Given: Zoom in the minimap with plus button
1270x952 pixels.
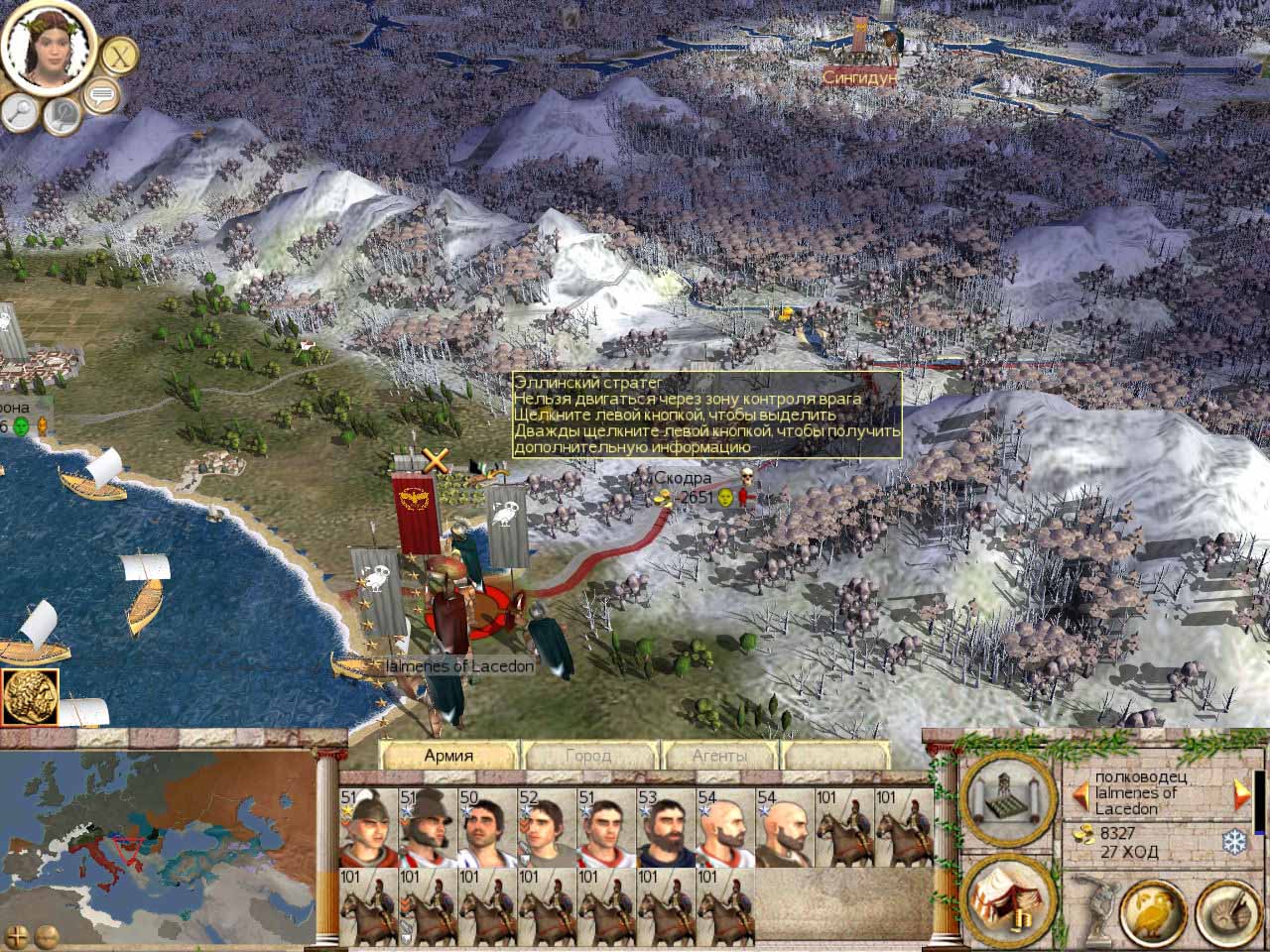Looking at the screenshot, I should coord(19,935).
